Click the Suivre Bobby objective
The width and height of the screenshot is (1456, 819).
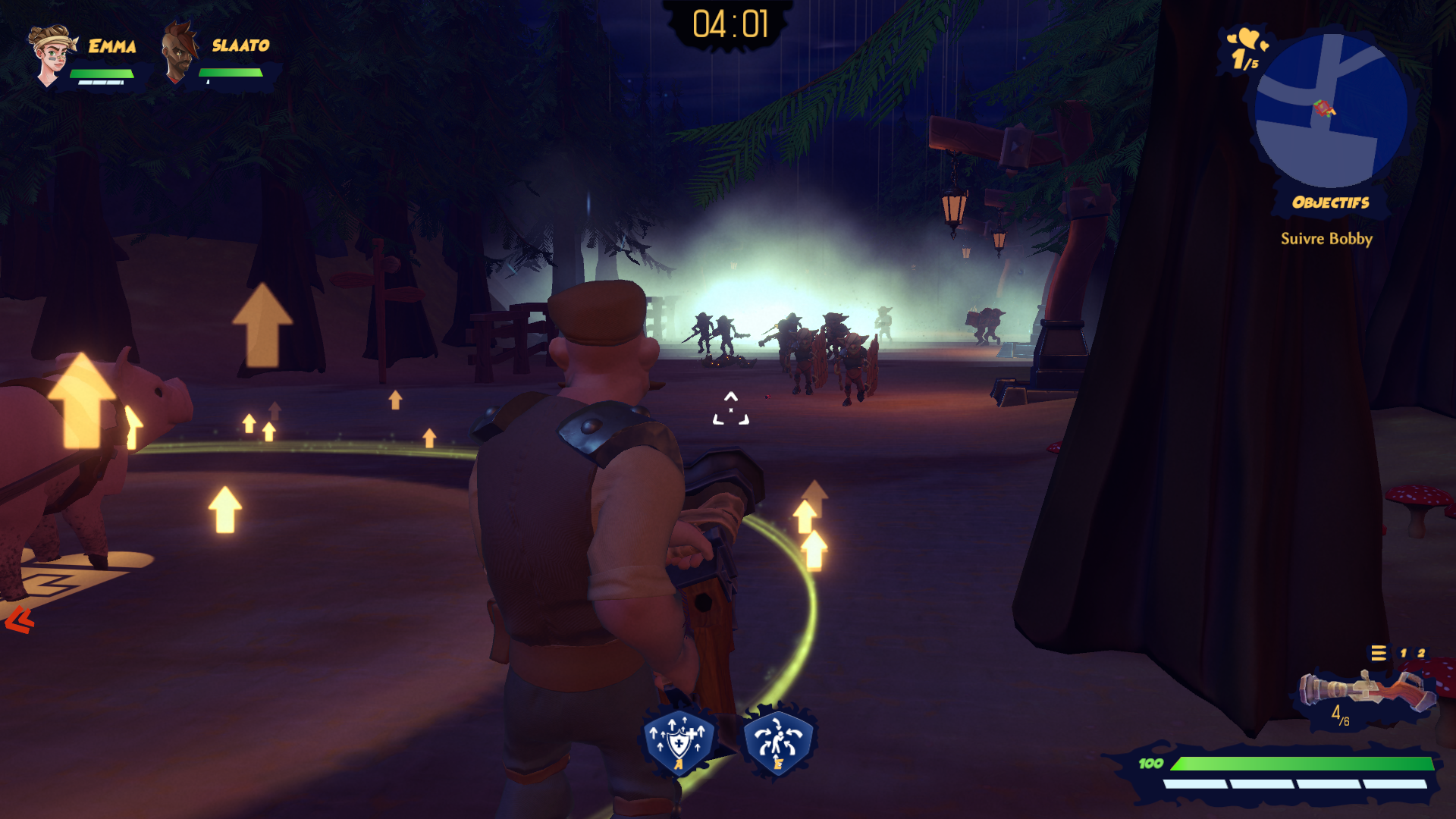pyautogui.click(x=1326, y=239)
